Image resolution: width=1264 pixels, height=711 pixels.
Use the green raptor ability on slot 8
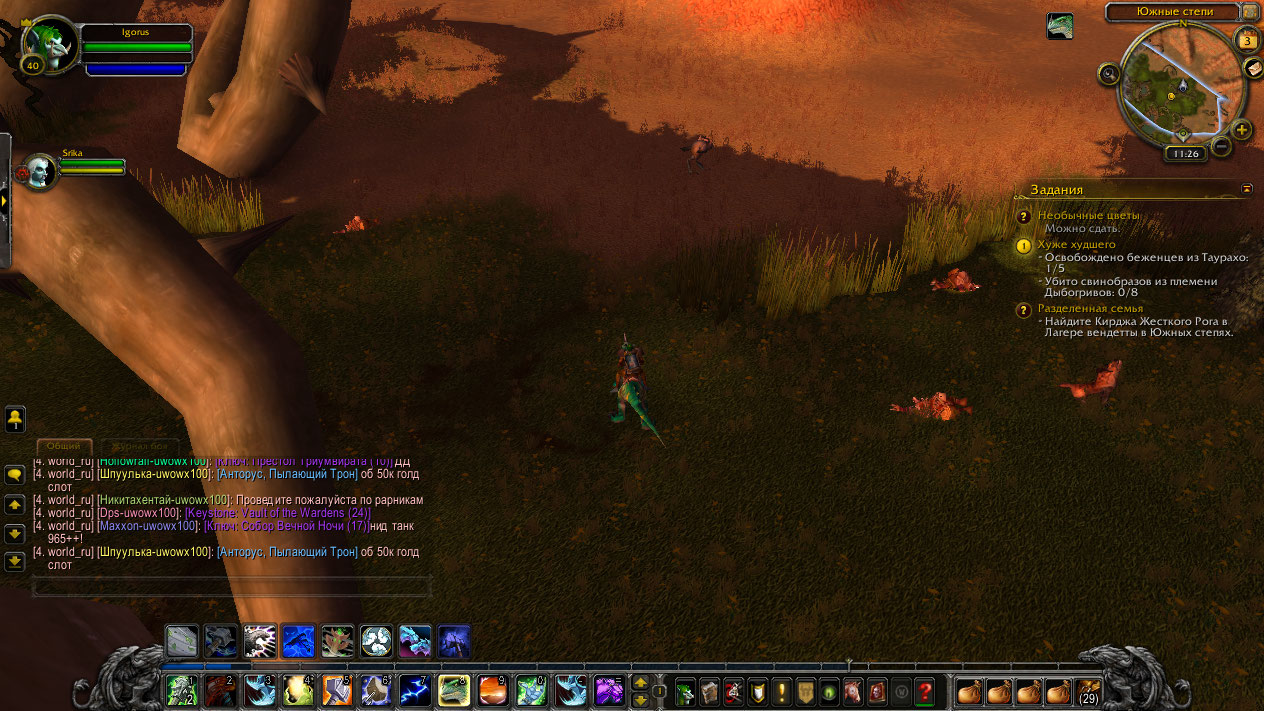pos(454,691)
